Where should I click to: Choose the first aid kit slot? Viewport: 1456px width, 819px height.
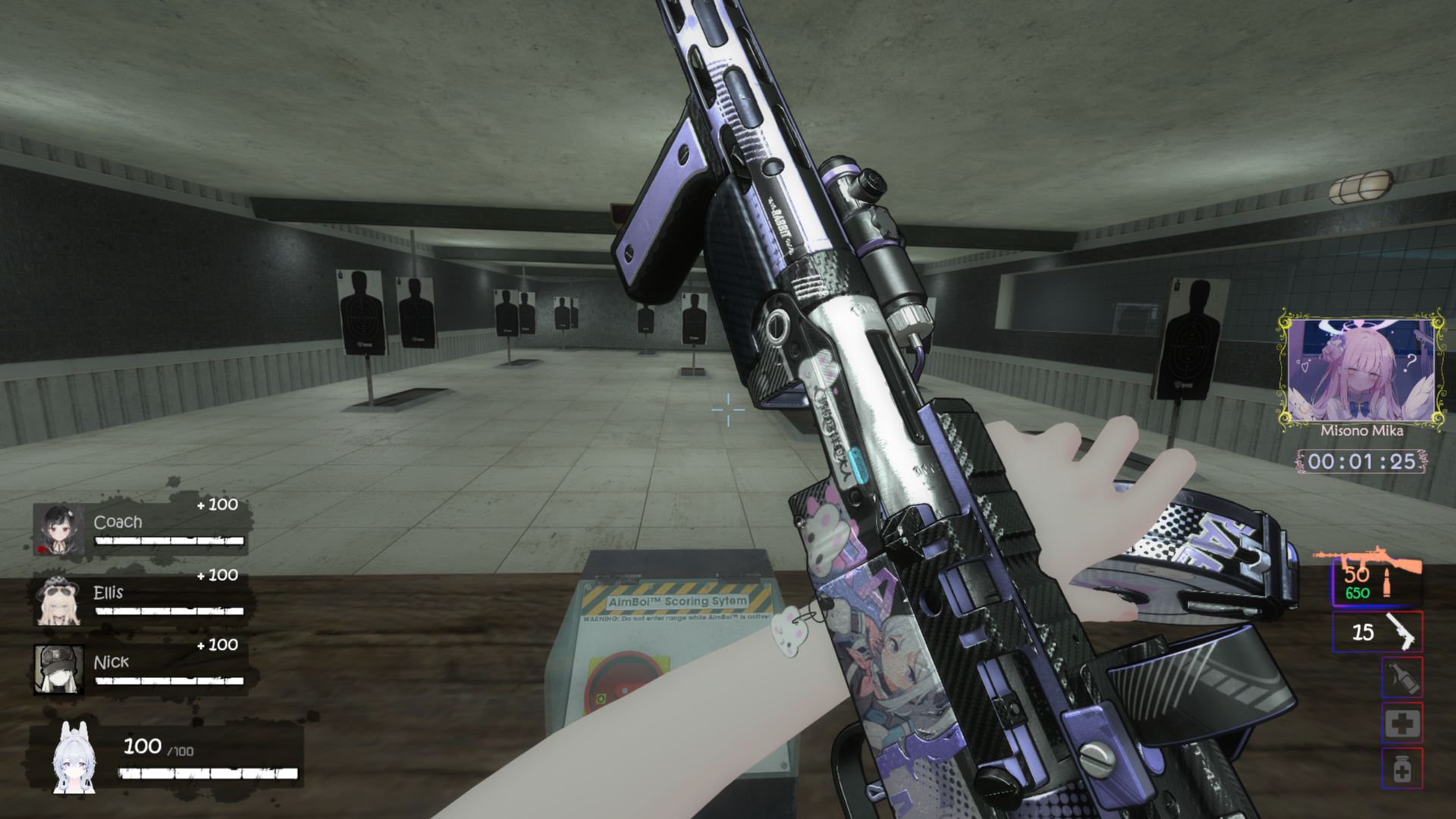1401,723
